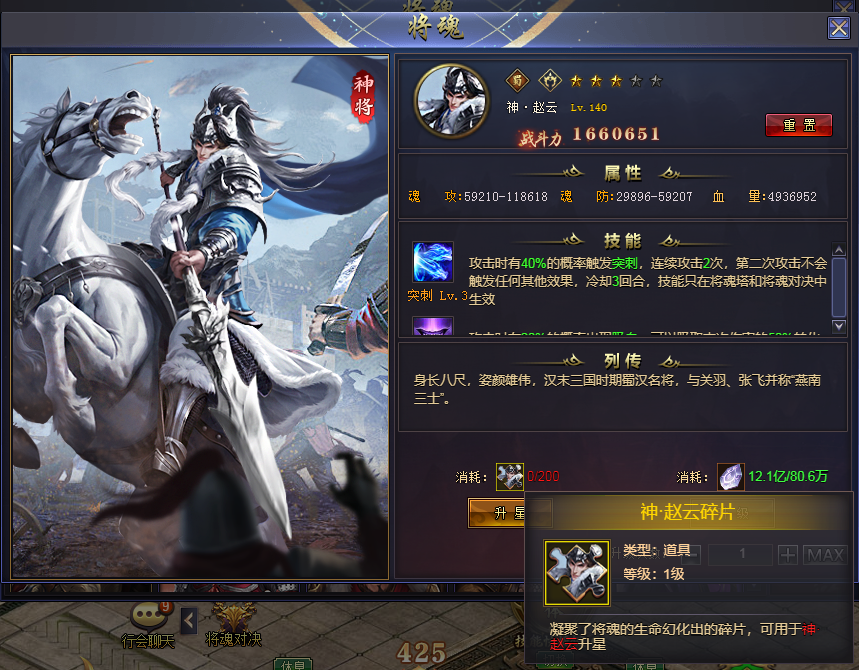Click the MAX quantity button
This screenshot has width=859, height=670.
click(825, 554)
